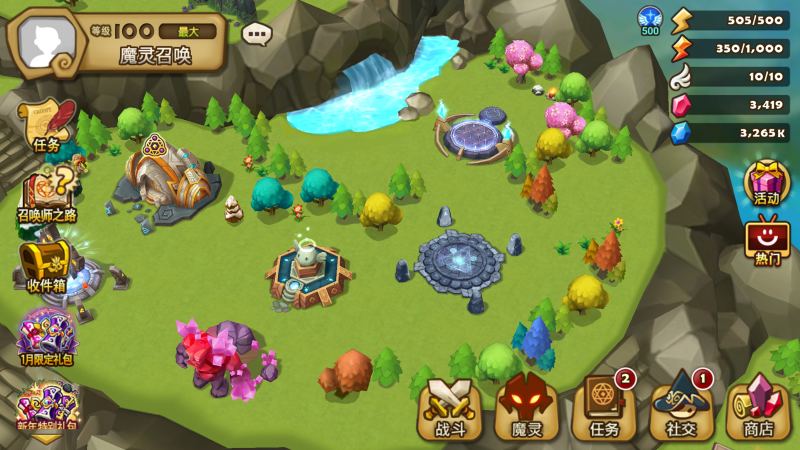Viewport: 800px width, 450px height.
Task: Open the 任务 scroll and quill icon
Action: (x=45, y=125)
